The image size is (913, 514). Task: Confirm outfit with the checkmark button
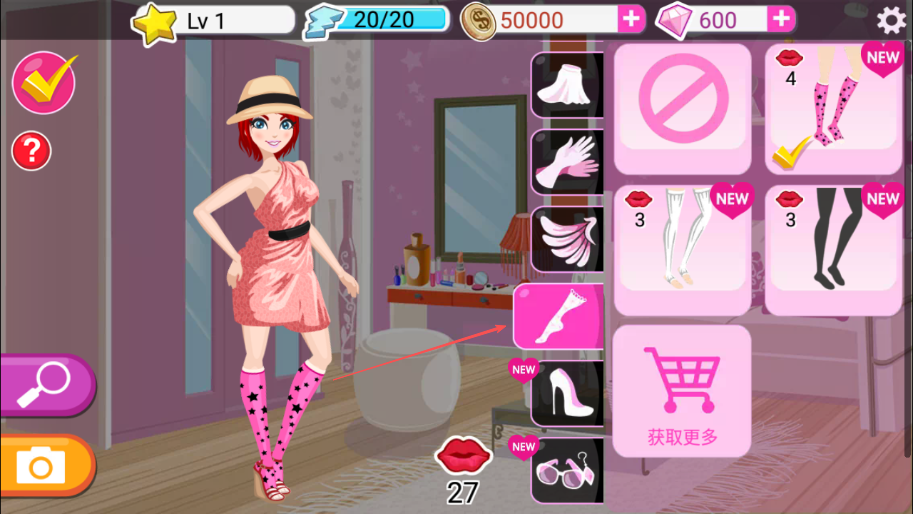click(x=44, y=83)
